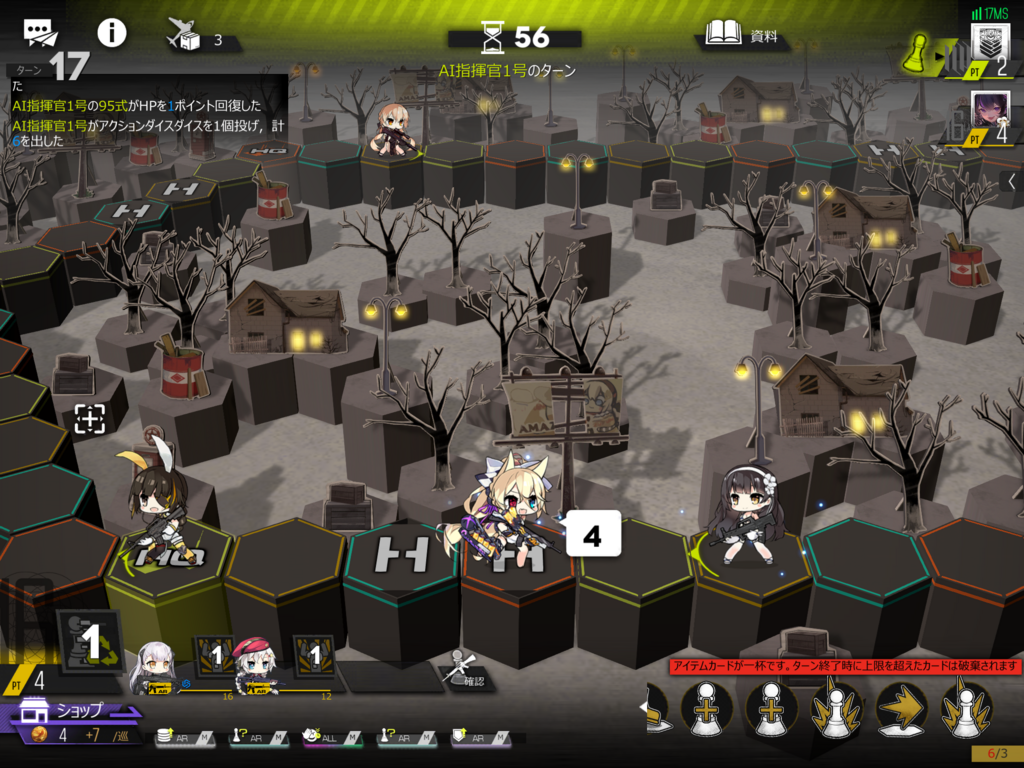Viewport: 1024px width, 768px height.
Task: Use the yellow arrow movement item card
Action: point(901,709)
